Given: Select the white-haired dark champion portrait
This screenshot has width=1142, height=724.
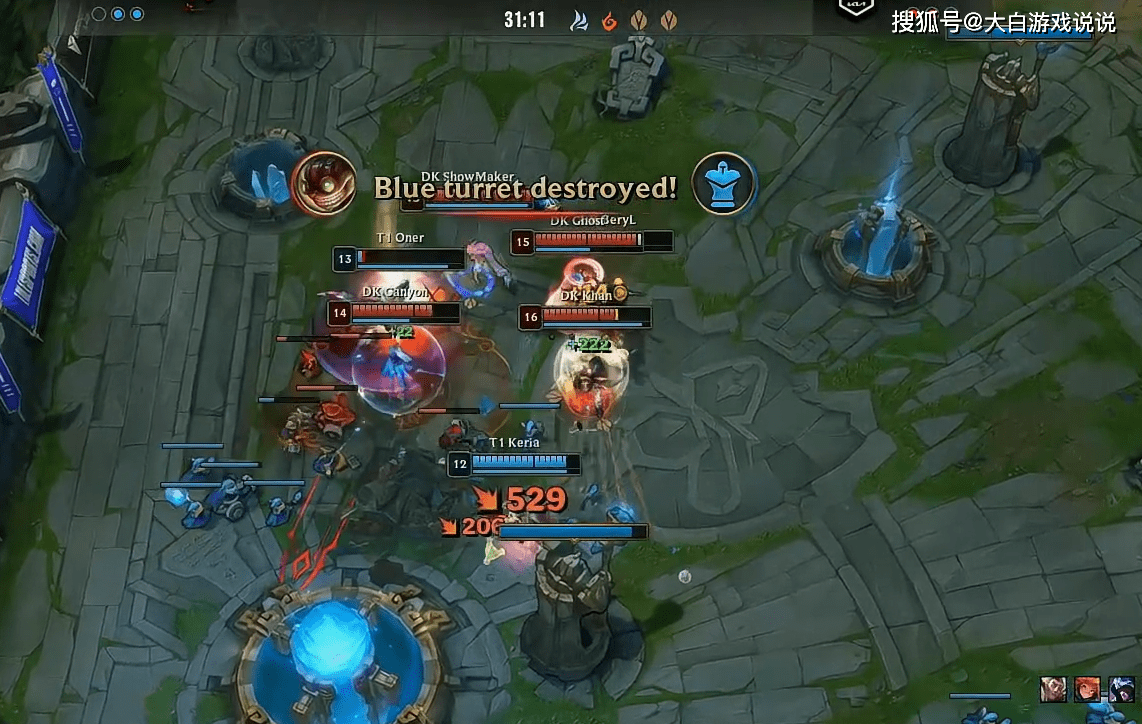Looking at the screenshot, I should coord(1120,689).
